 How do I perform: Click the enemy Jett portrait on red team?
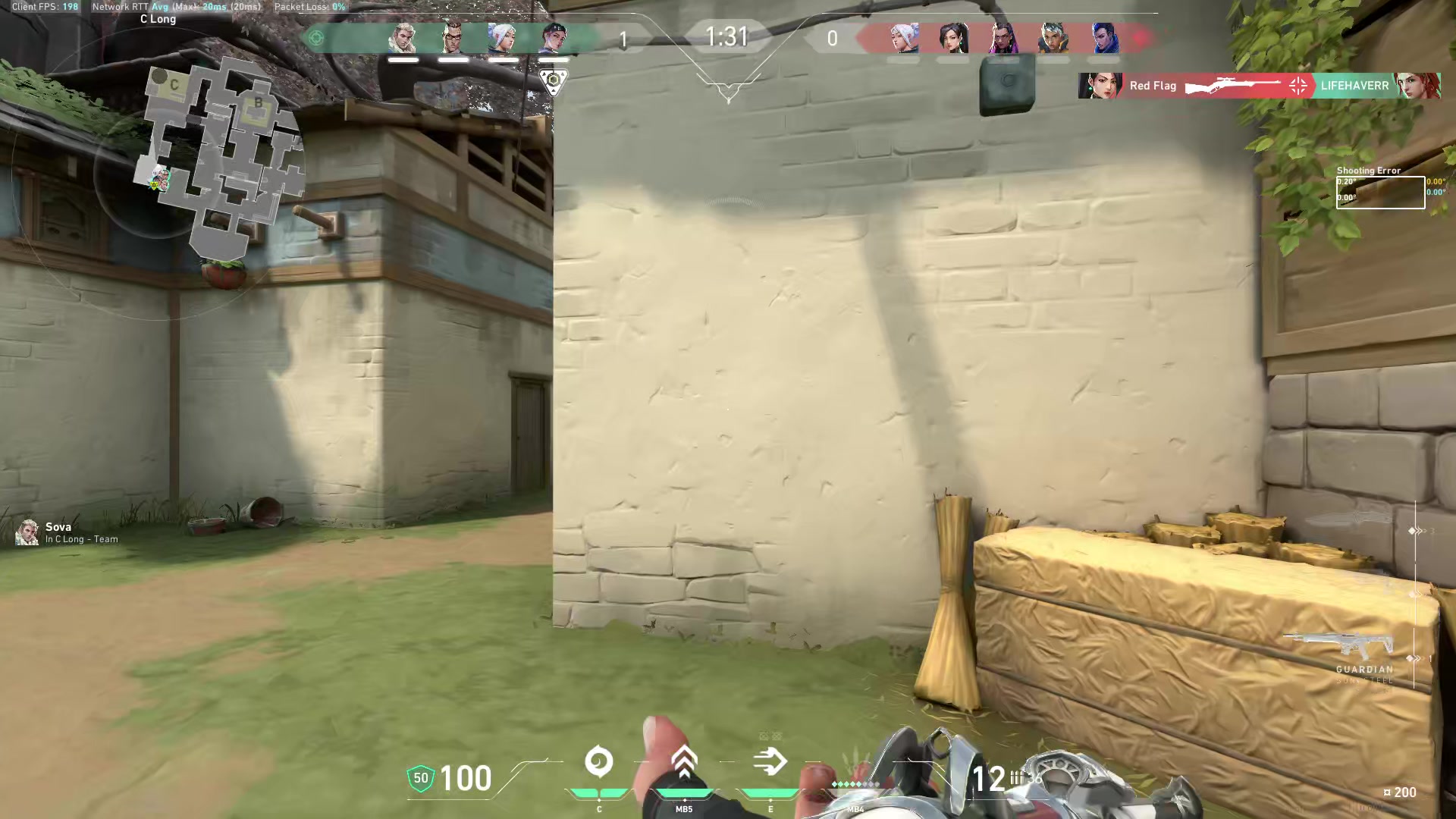pyautogui.click(x=903, y=37)
